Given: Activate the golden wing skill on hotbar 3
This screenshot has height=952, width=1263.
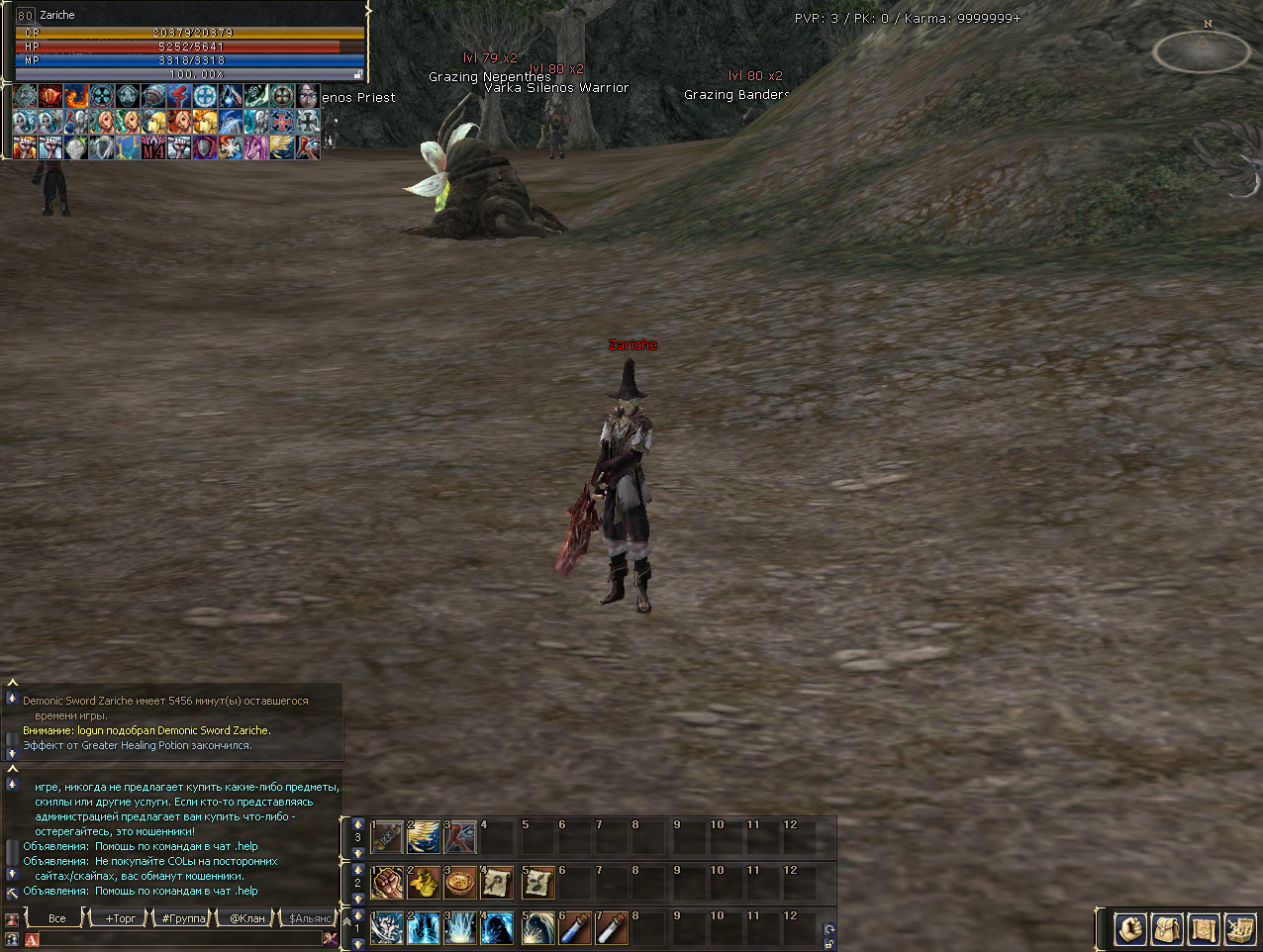Looking at the screenshot, I should coord(424,837).
